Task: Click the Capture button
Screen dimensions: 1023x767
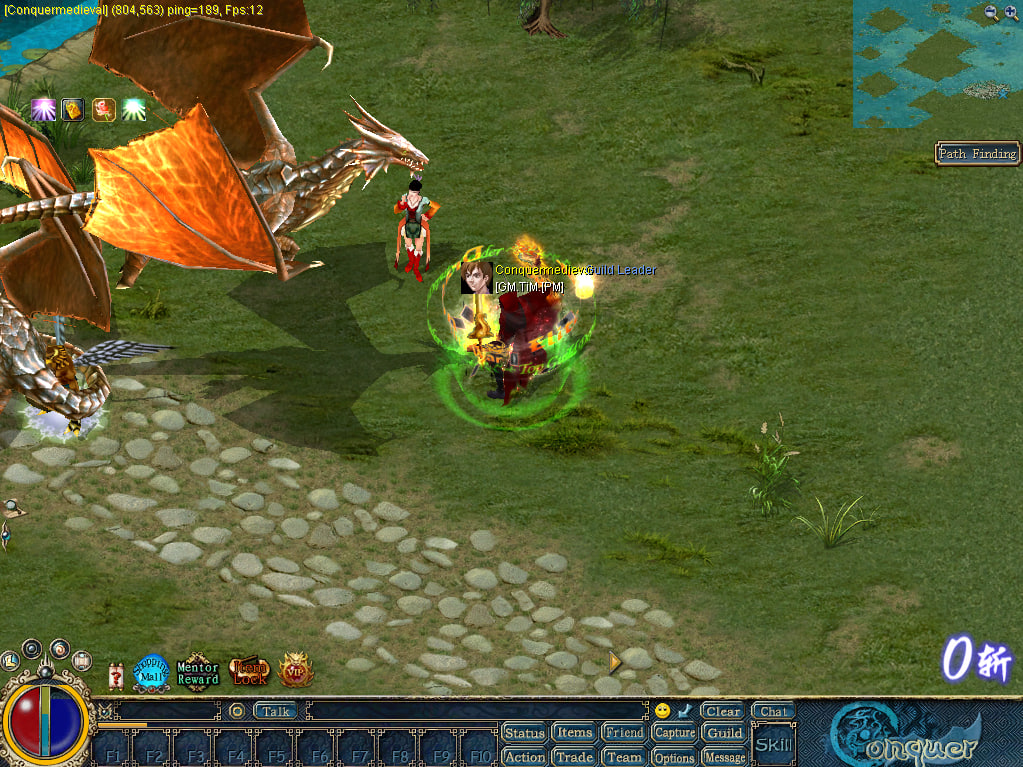Action: [674, 733]
